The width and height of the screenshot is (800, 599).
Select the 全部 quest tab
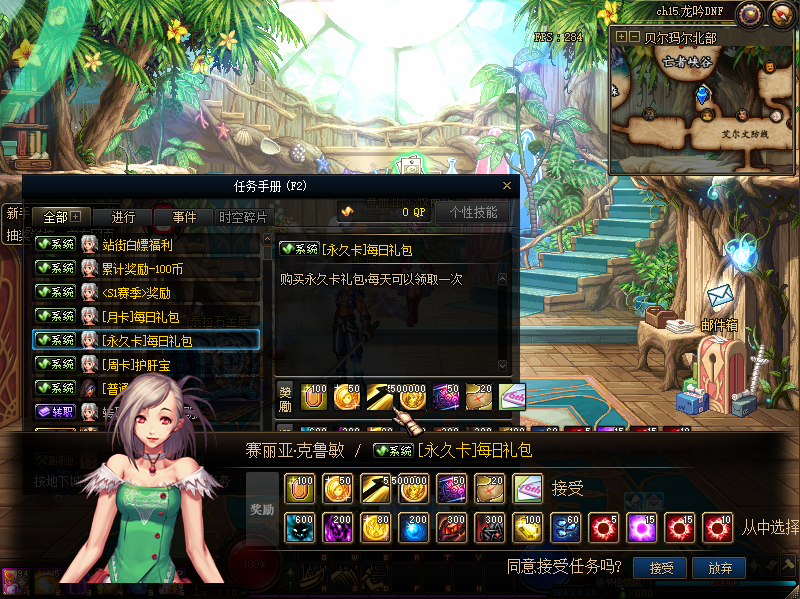62,217
